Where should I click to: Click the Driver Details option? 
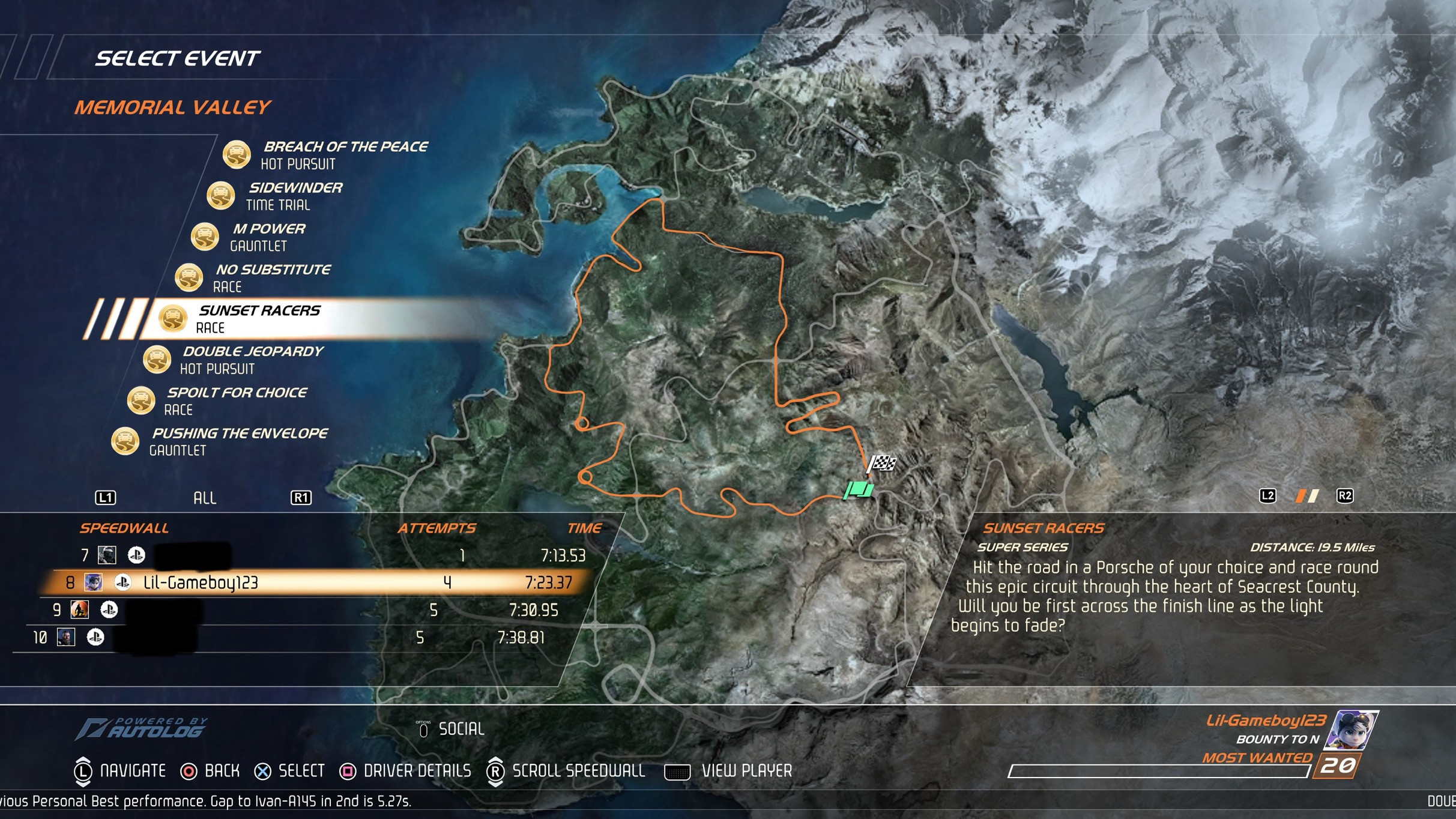(417, 771)
